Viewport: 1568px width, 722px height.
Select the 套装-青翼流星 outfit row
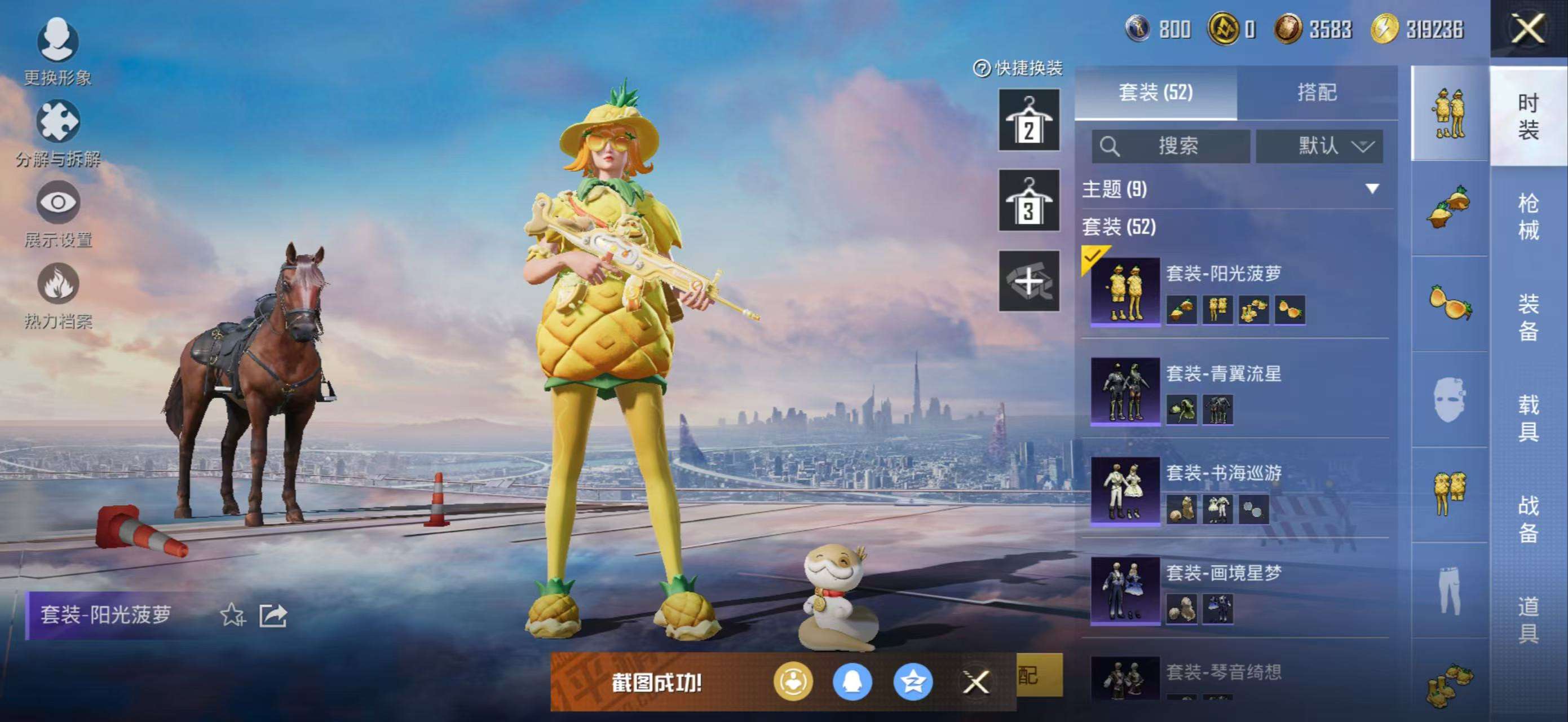1236,390
